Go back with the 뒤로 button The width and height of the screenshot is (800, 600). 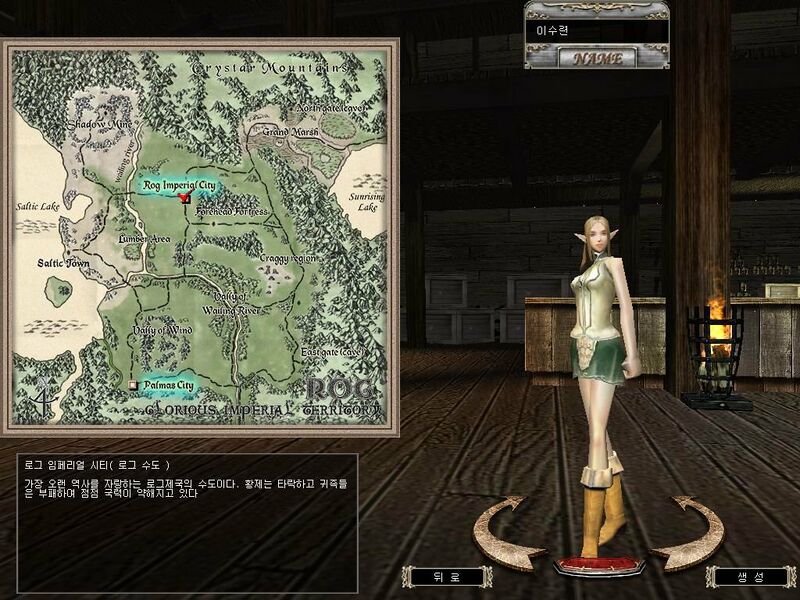pyautogui.click(x=434, y=577)
